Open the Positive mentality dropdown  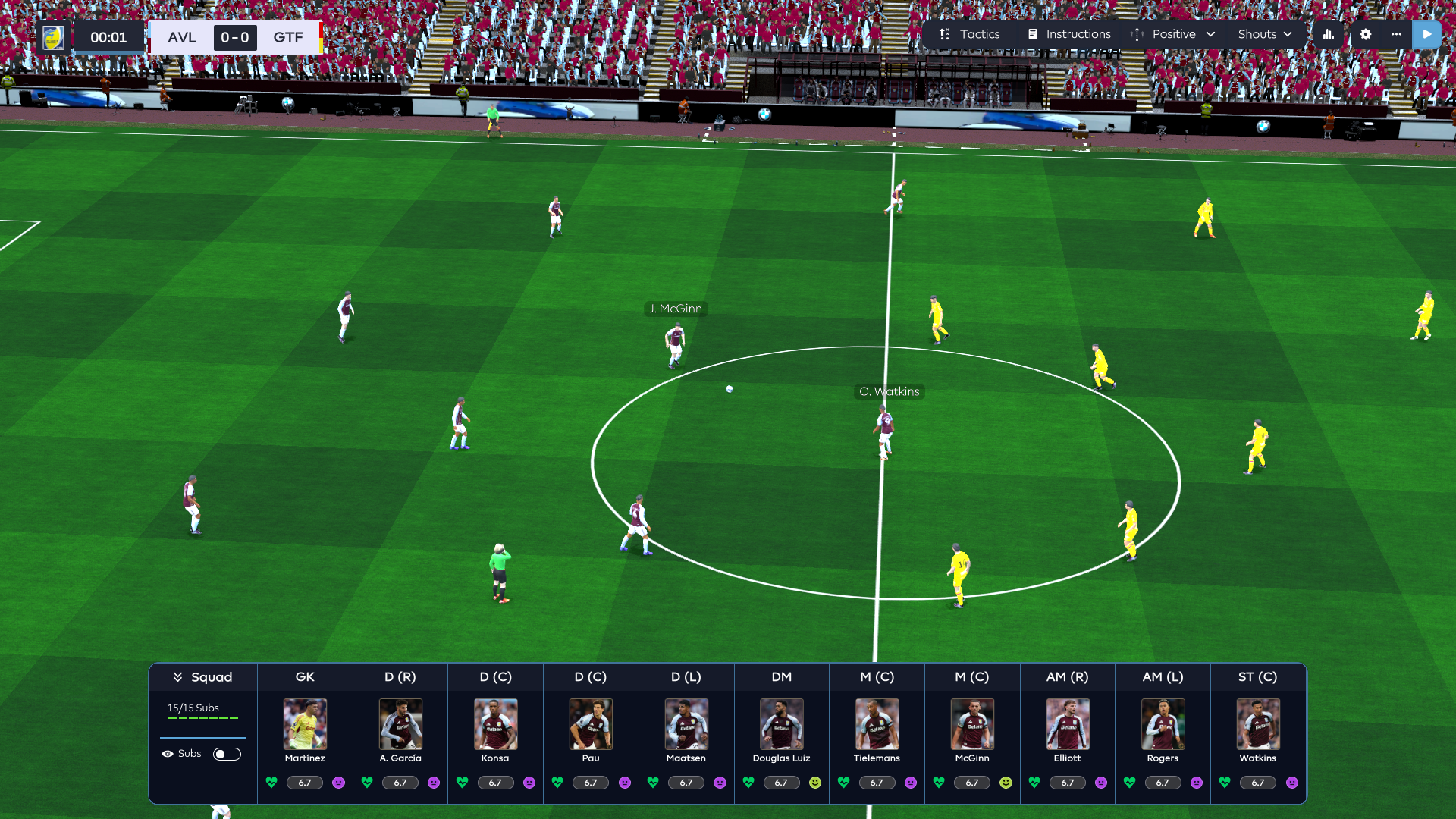pyautogui.click(x=1183, y=34)
